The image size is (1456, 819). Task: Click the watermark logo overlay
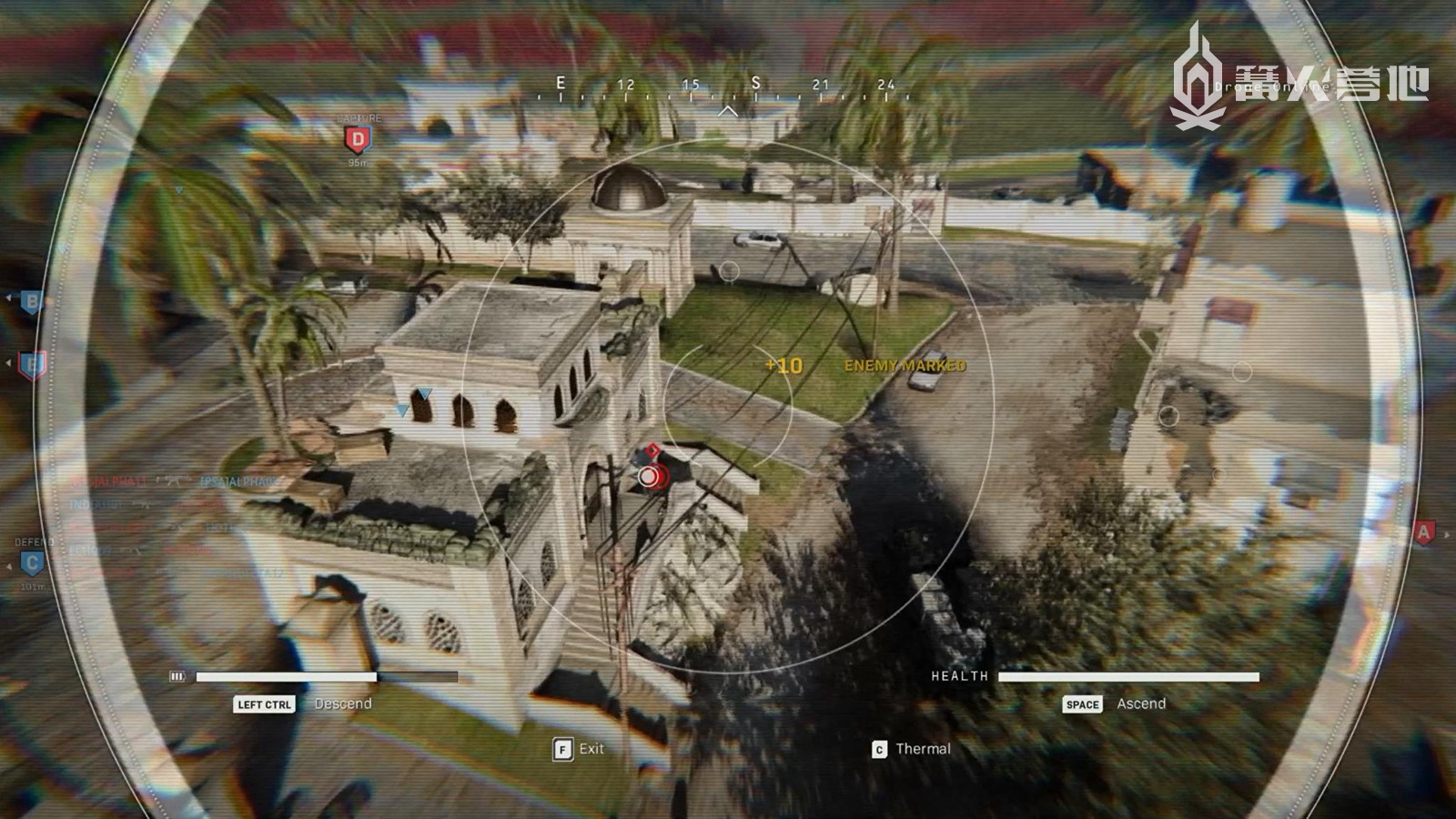click(1298, 80)
